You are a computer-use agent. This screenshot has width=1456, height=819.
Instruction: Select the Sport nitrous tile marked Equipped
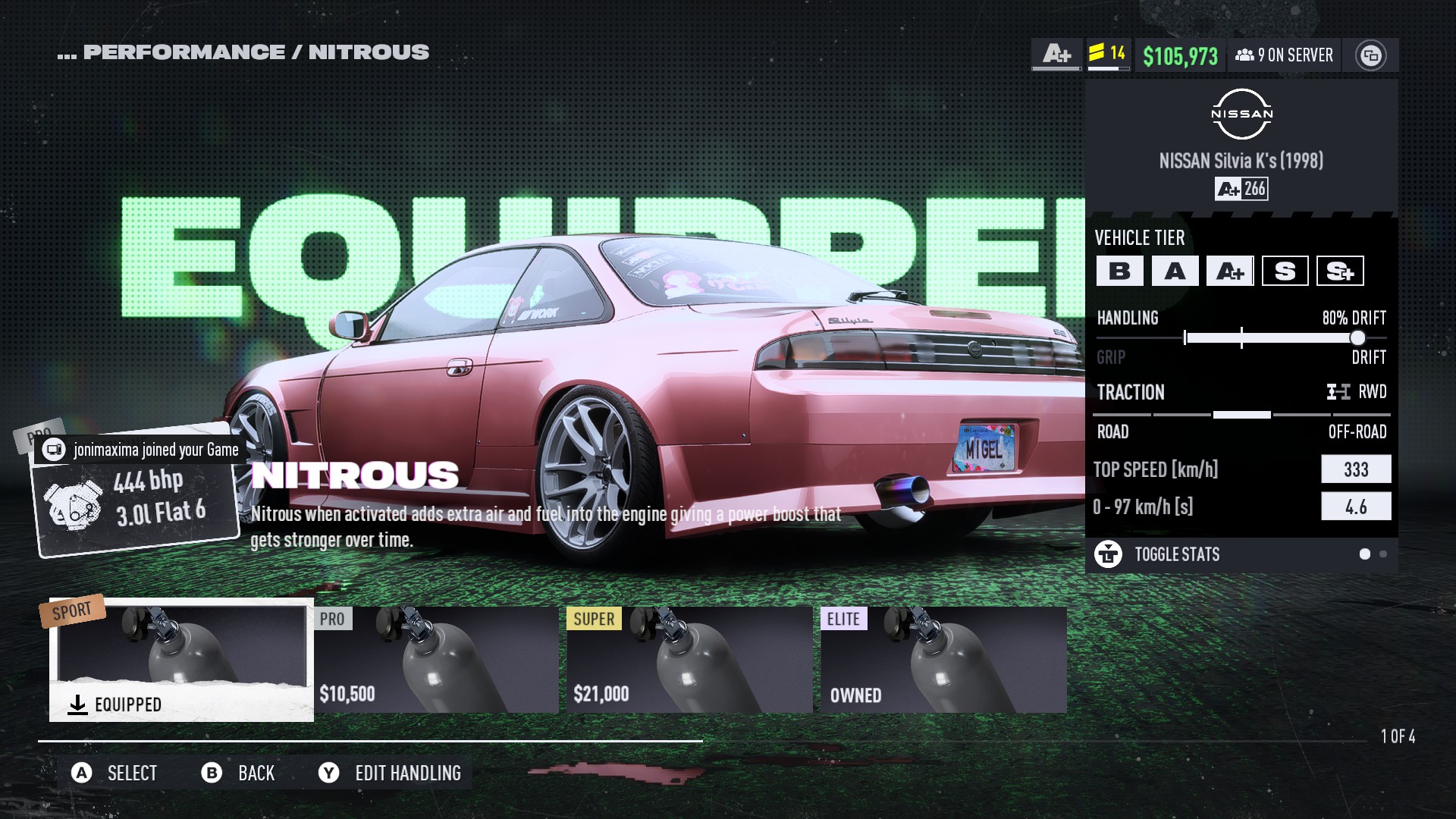181,660
